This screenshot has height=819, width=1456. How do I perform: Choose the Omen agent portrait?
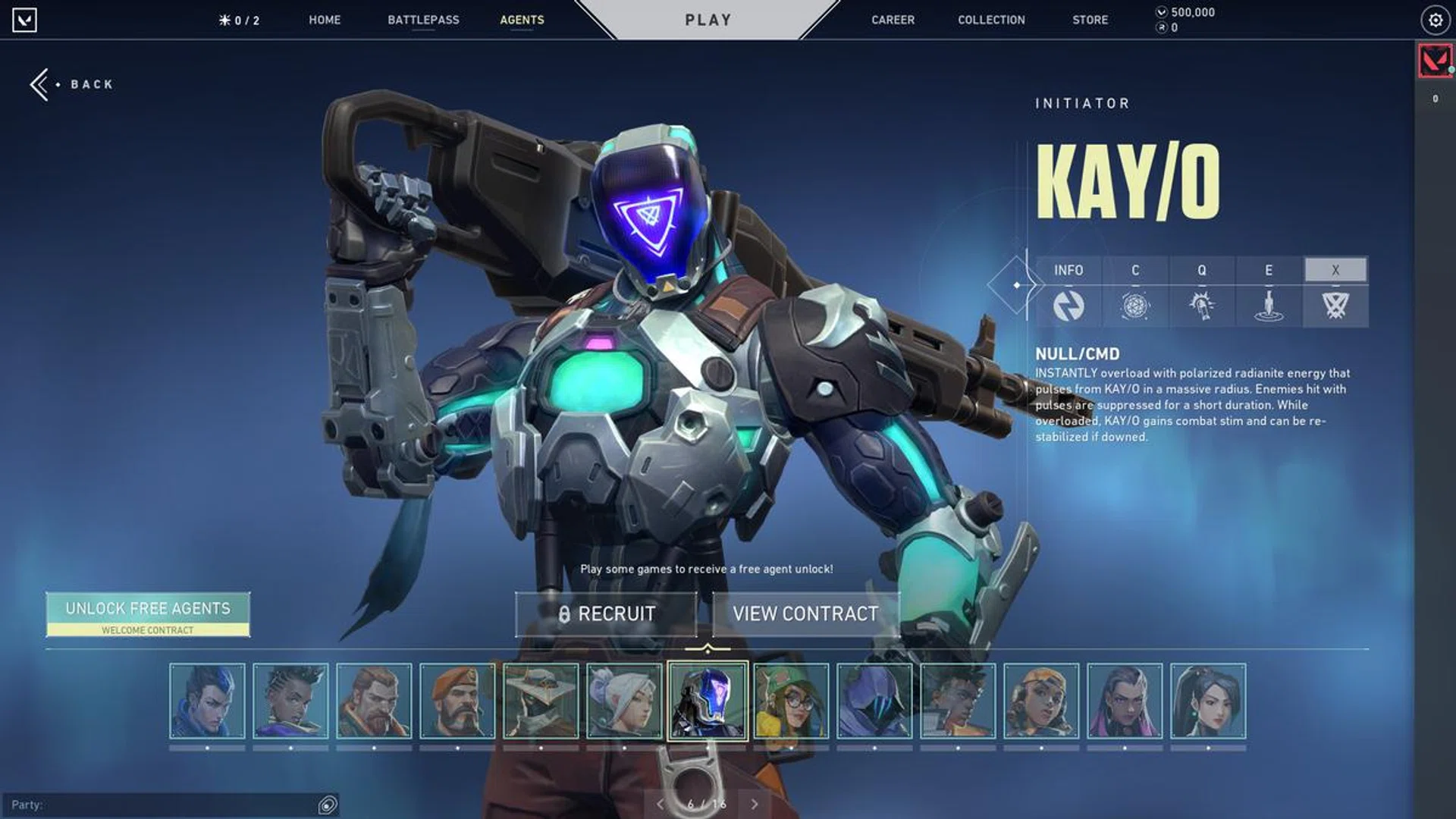coord(874,701)
